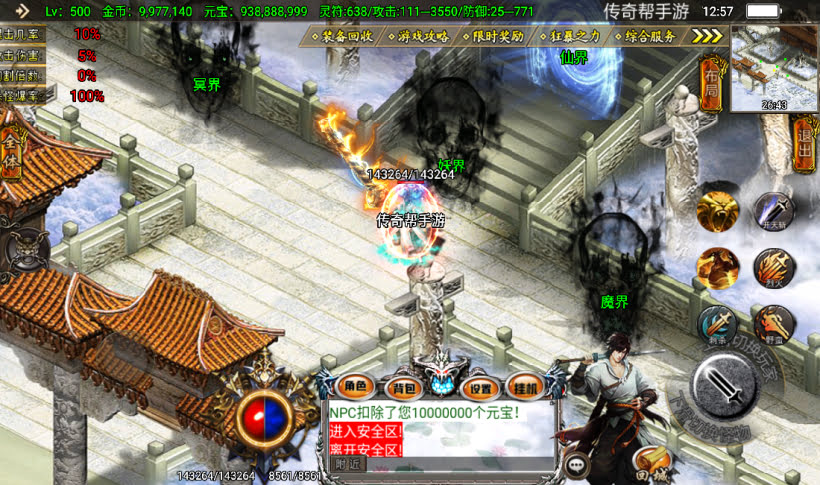Activate the 开天斩 skill

pos(773,212)
